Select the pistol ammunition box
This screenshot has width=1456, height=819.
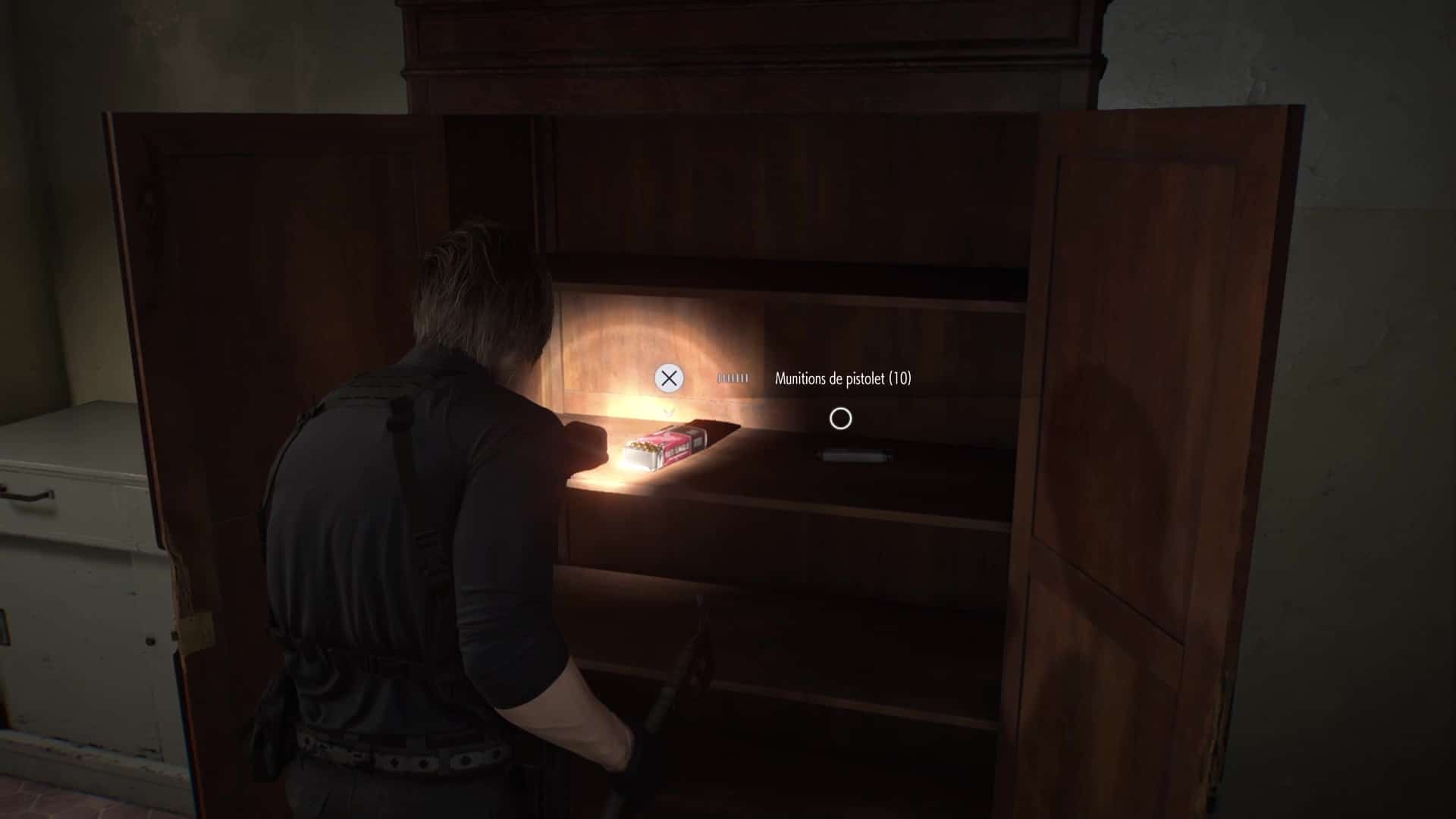click(x=664, y=447)
